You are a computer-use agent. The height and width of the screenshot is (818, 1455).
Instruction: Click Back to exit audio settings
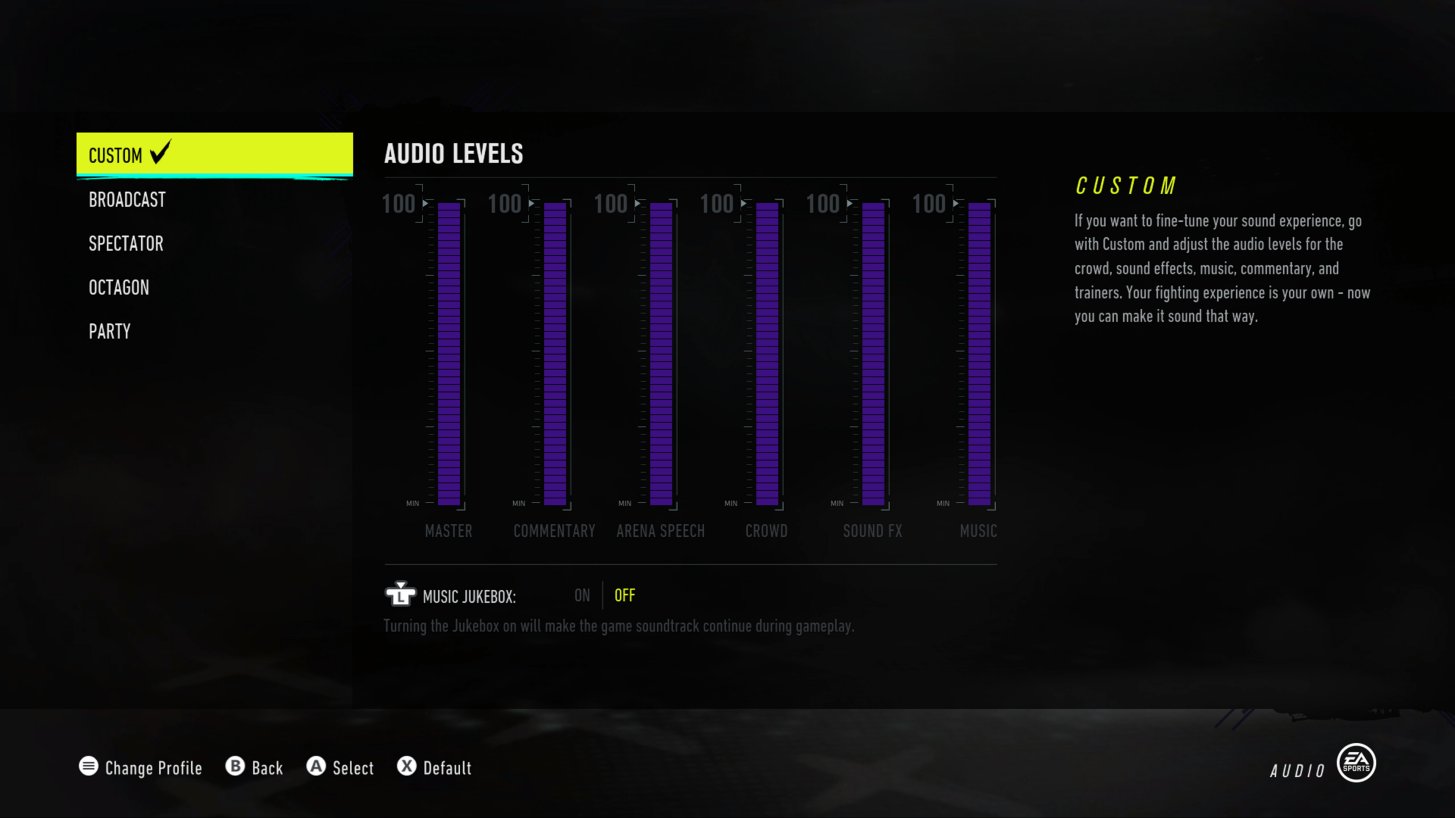pos(254,767)
